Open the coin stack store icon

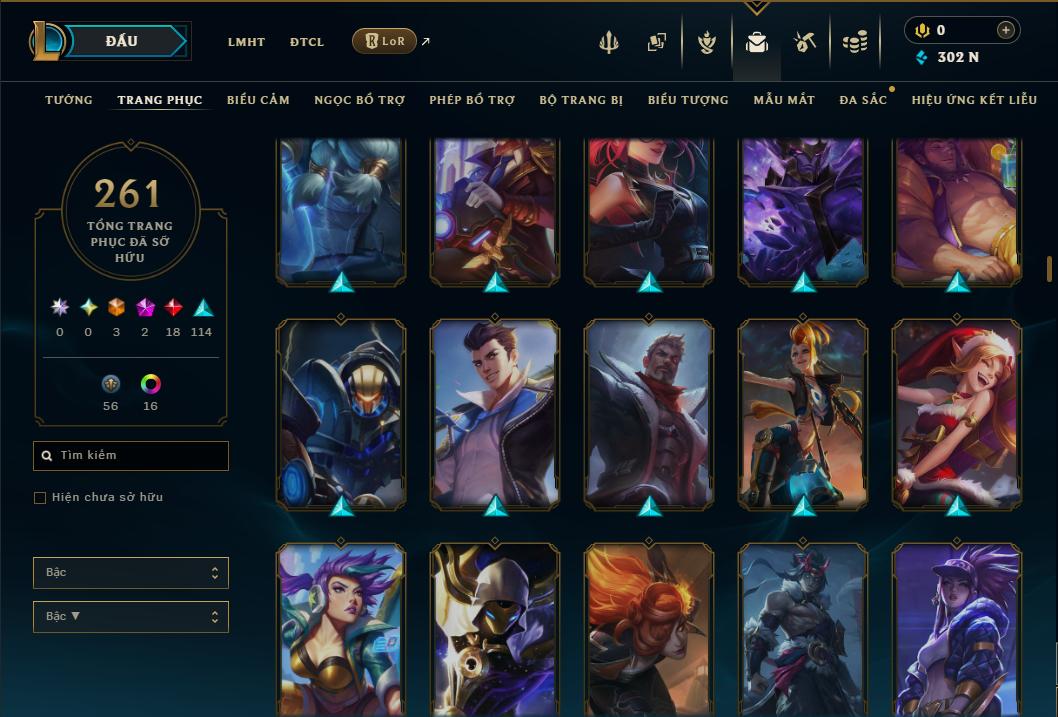tap(854, 42)
